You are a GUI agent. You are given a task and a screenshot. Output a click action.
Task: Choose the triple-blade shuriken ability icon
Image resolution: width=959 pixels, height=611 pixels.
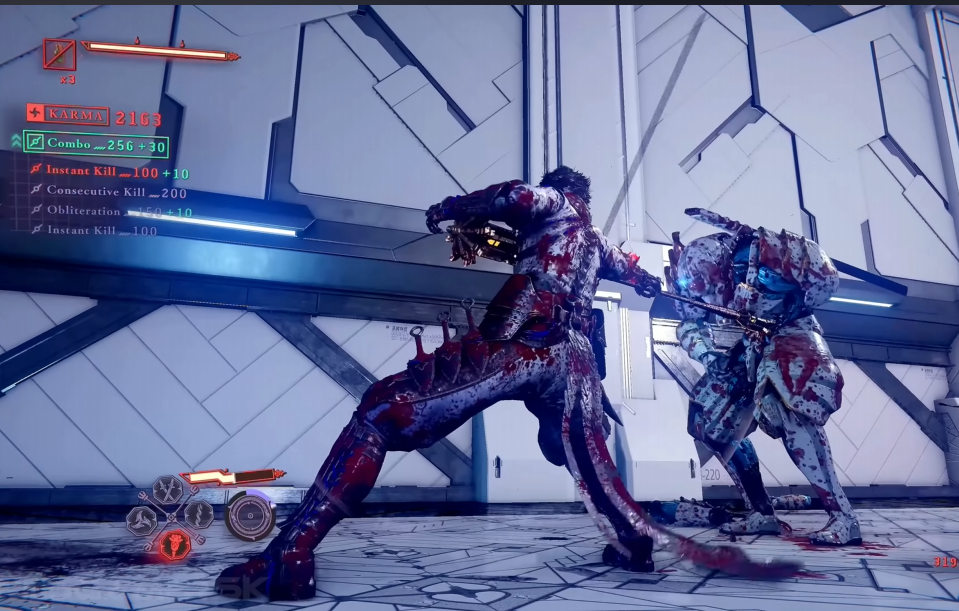(140, 518)
